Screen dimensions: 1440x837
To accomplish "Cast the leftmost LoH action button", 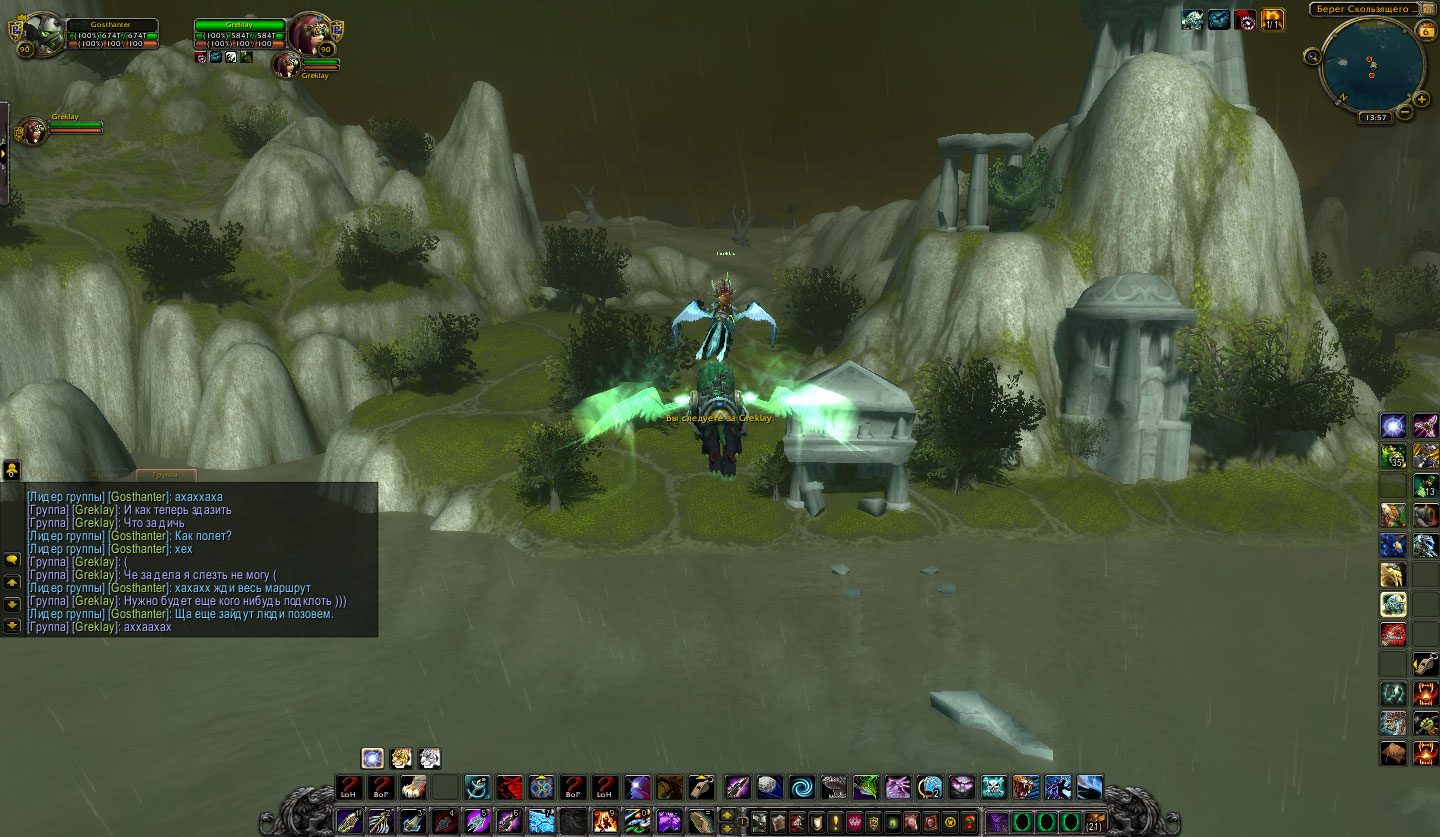I will point(349,787).
